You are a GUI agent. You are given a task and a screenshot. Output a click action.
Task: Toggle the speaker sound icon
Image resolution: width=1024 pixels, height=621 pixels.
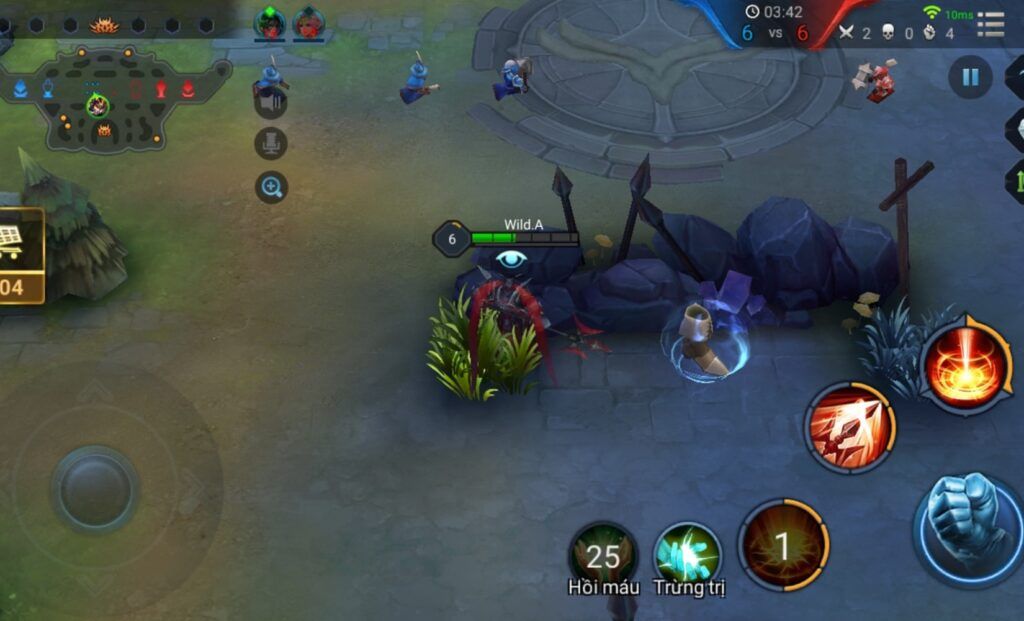270,102
